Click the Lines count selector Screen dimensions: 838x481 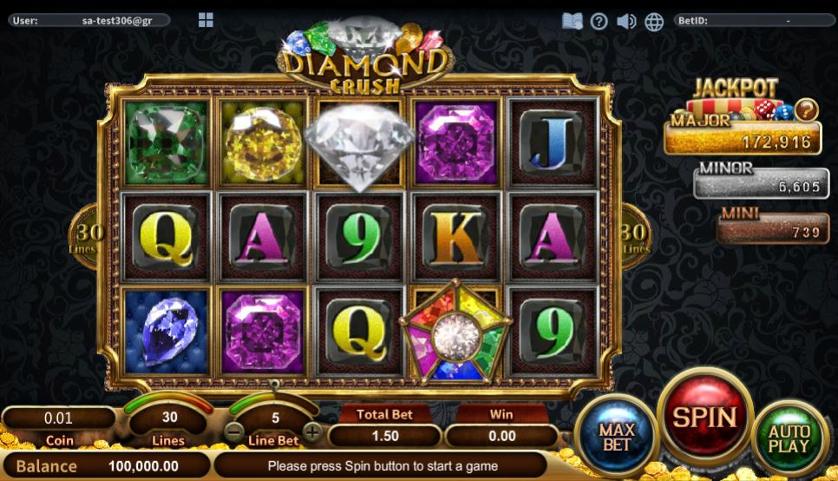pyautogui.click(x=170, y=417)
